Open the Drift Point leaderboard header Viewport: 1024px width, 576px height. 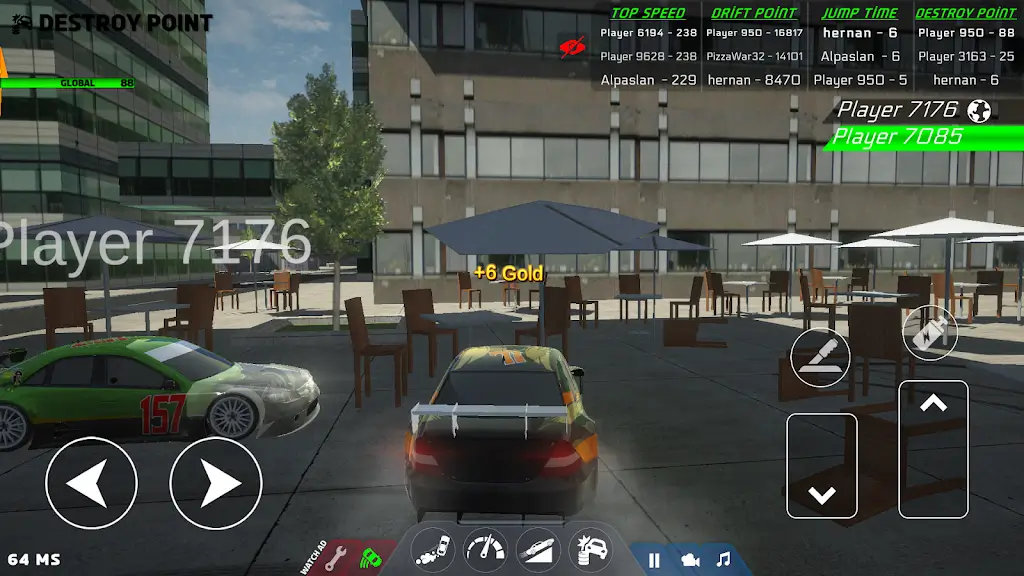[754, 13]
